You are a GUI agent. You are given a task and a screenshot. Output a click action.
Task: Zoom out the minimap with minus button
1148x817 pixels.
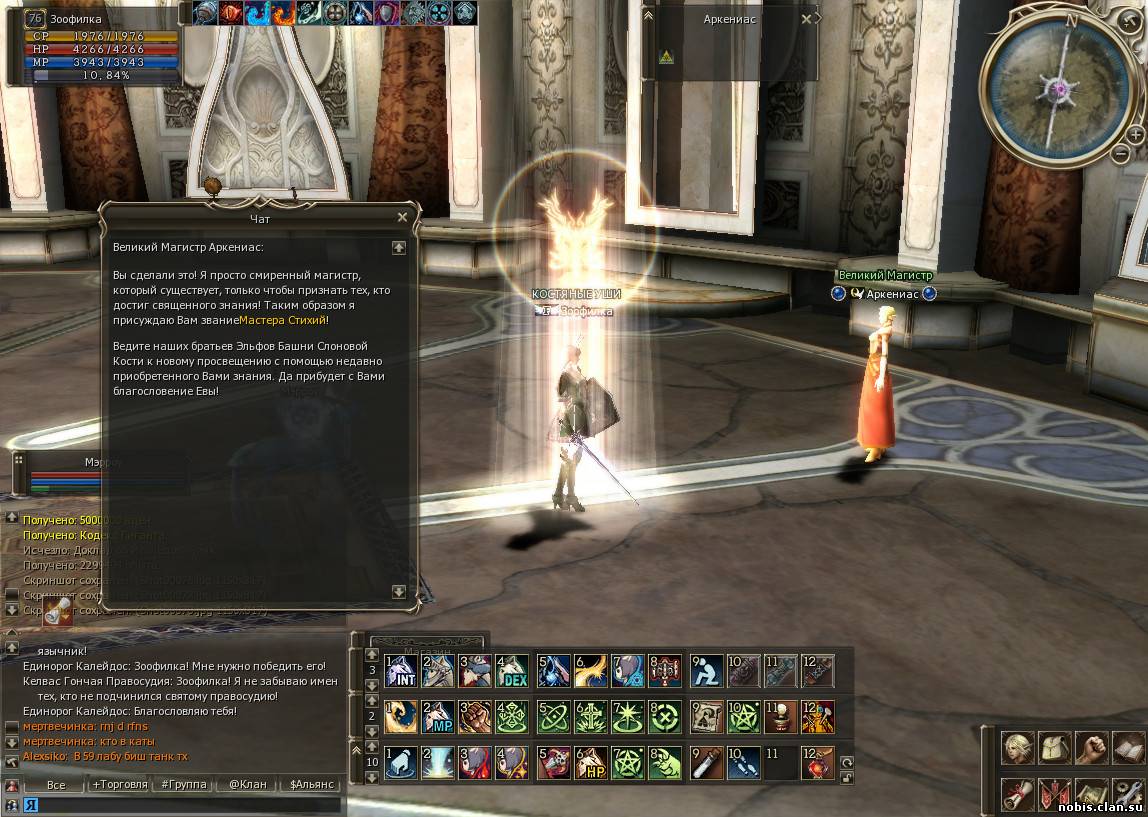click(1121, 154)
